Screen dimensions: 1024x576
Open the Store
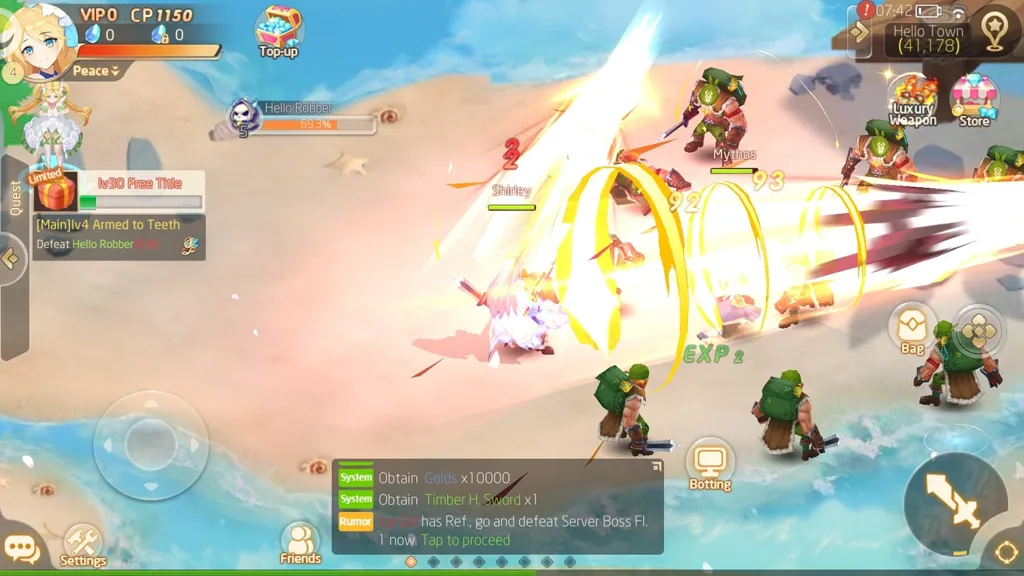[x=973, y=100]
